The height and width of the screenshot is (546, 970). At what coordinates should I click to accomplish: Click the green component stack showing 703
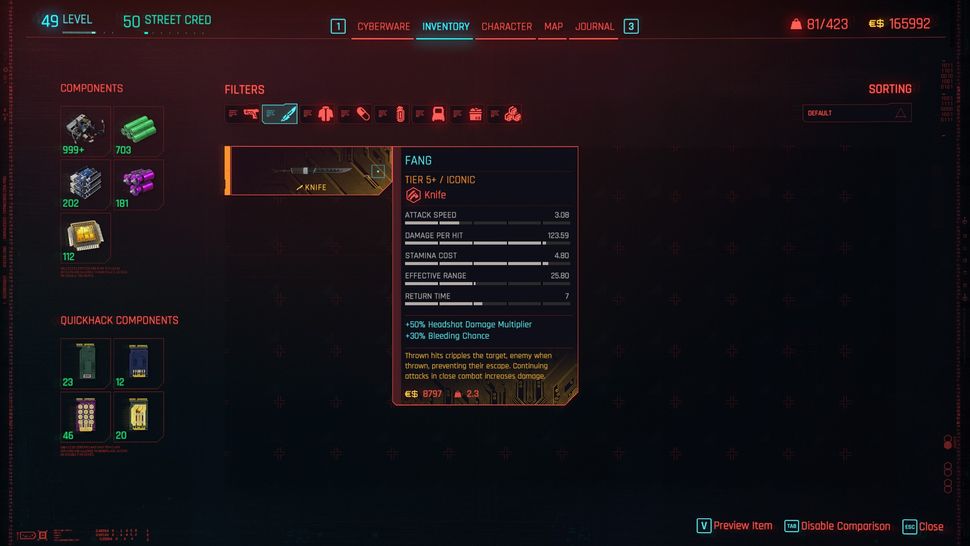(138, 131)
